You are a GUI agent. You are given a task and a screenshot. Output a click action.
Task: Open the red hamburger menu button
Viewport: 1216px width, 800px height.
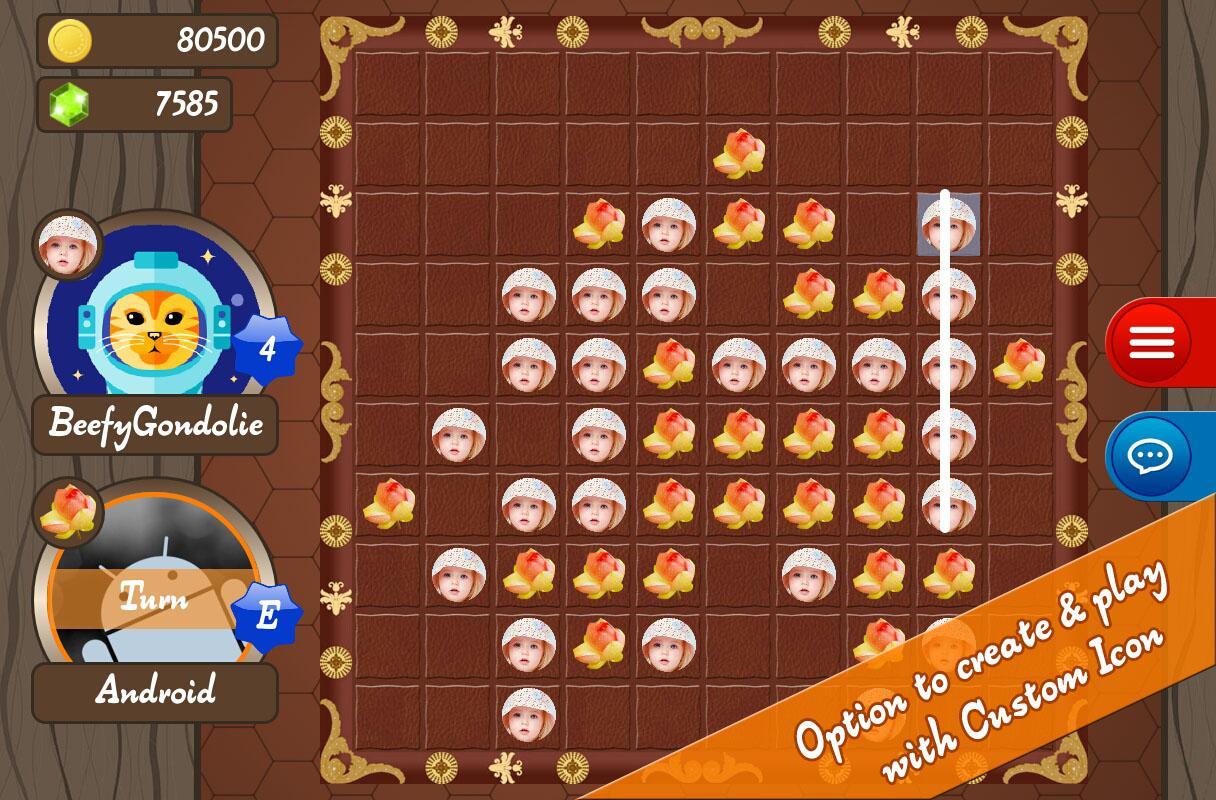[x=1151, y=343]
